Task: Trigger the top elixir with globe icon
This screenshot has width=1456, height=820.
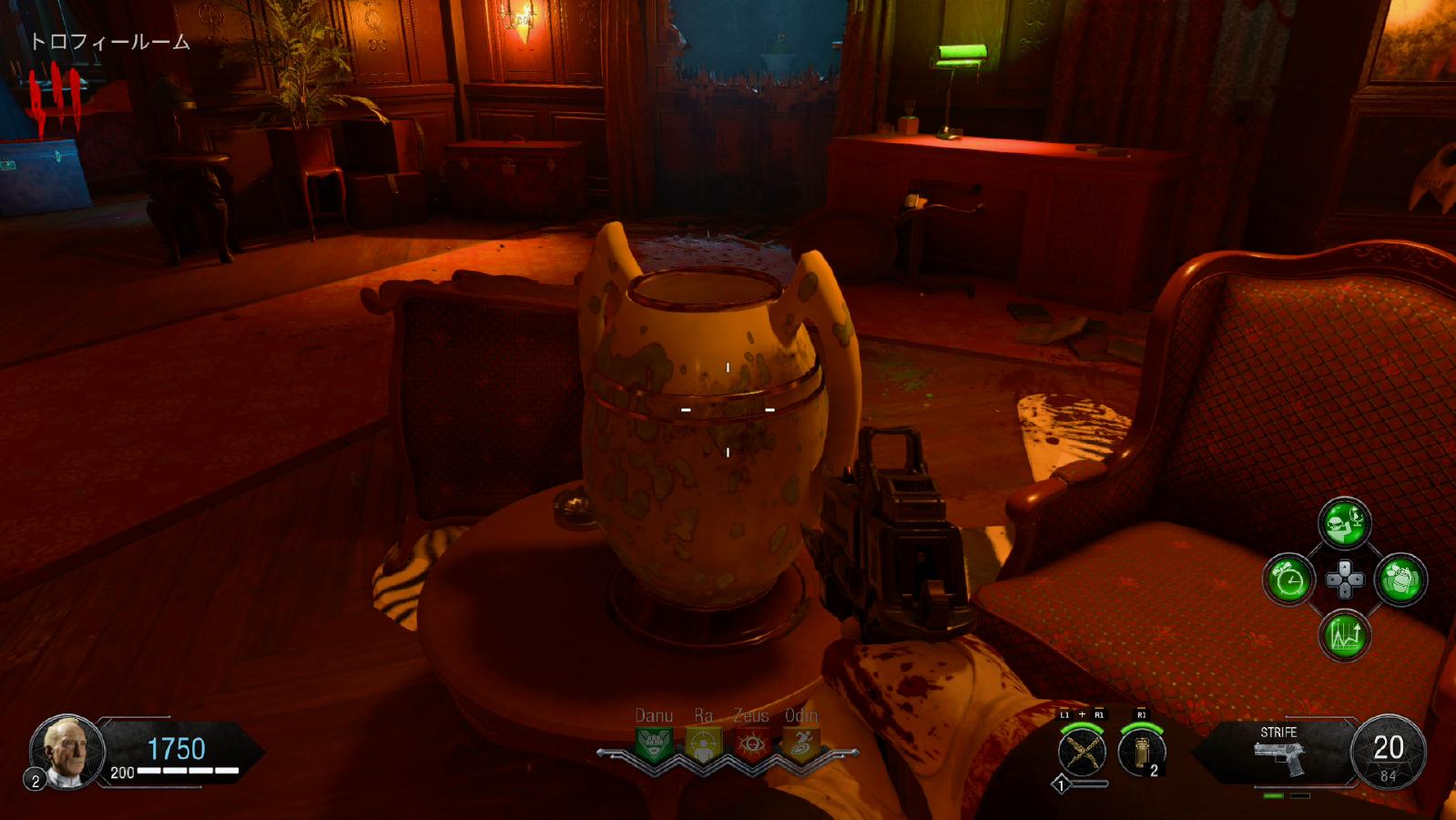Action: click(1344, 523)
